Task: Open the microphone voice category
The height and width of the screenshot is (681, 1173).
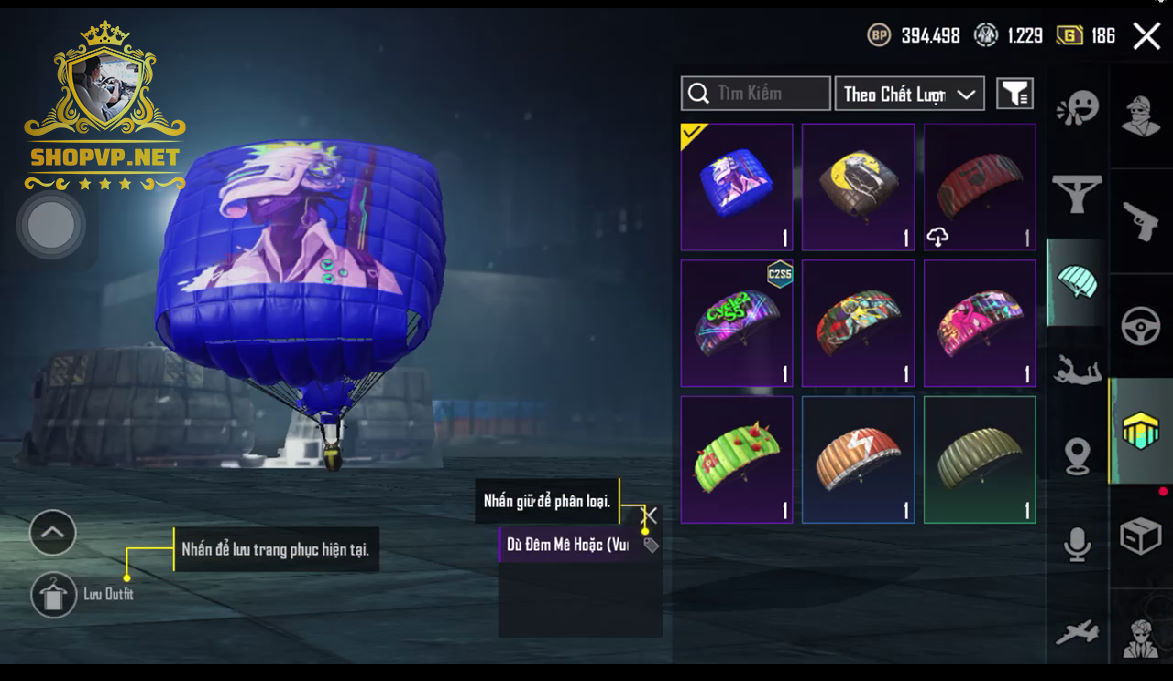Action: (x=1077, y=545)
